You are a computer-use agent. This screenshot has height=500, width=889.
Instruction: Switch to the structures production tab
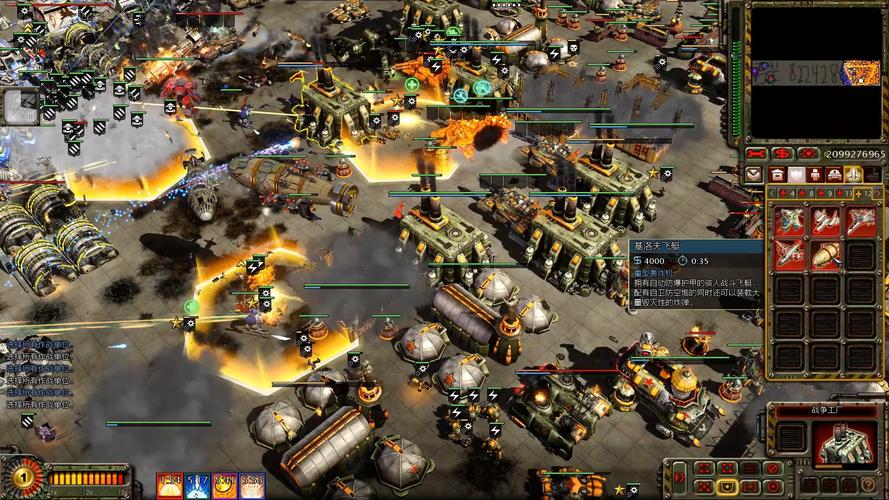(777, 174)
